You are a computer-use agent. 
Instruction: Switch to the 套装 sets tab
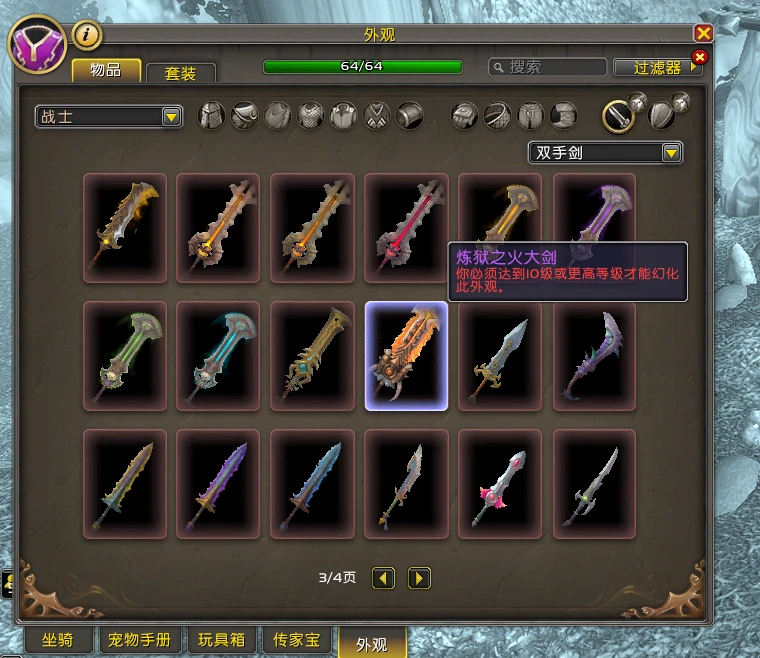tap(181, 73)
